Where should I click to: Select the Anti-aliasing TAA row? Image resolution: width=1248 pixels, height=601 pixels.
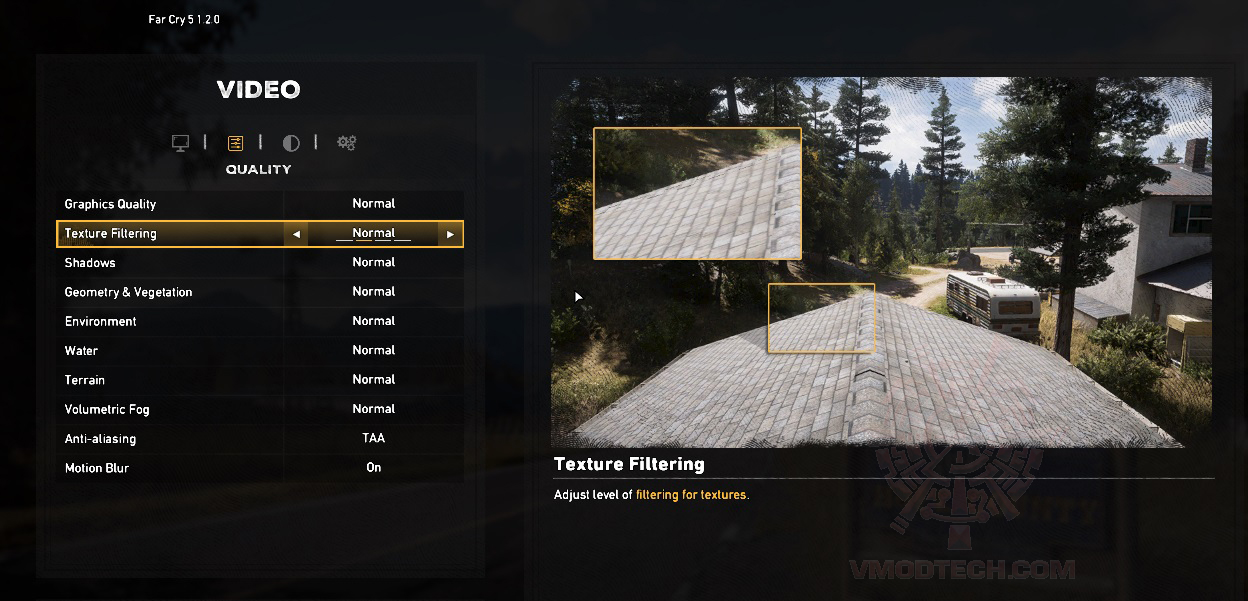click(260, 439)
